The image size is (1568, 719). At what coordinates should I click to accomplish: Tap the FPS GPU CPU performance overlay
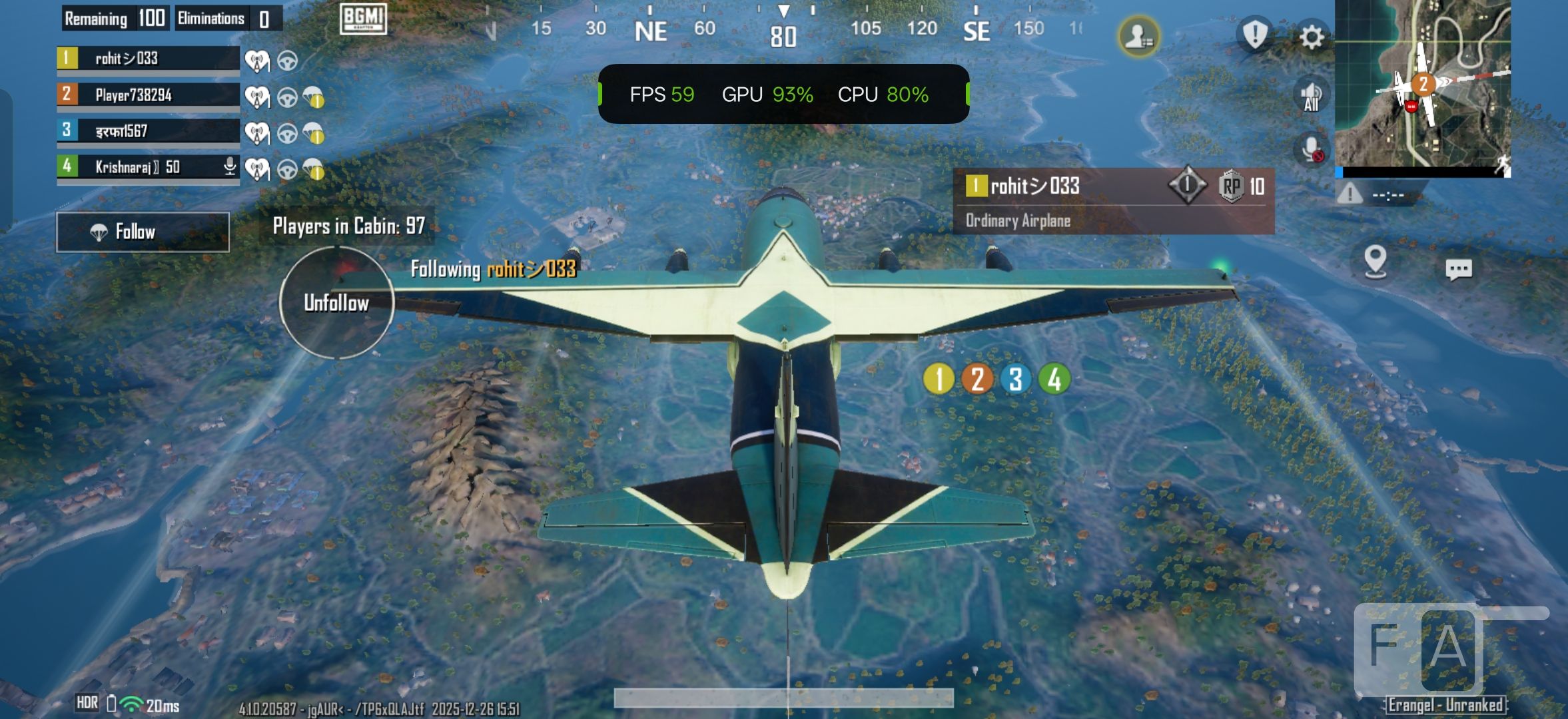pos(783,95)
